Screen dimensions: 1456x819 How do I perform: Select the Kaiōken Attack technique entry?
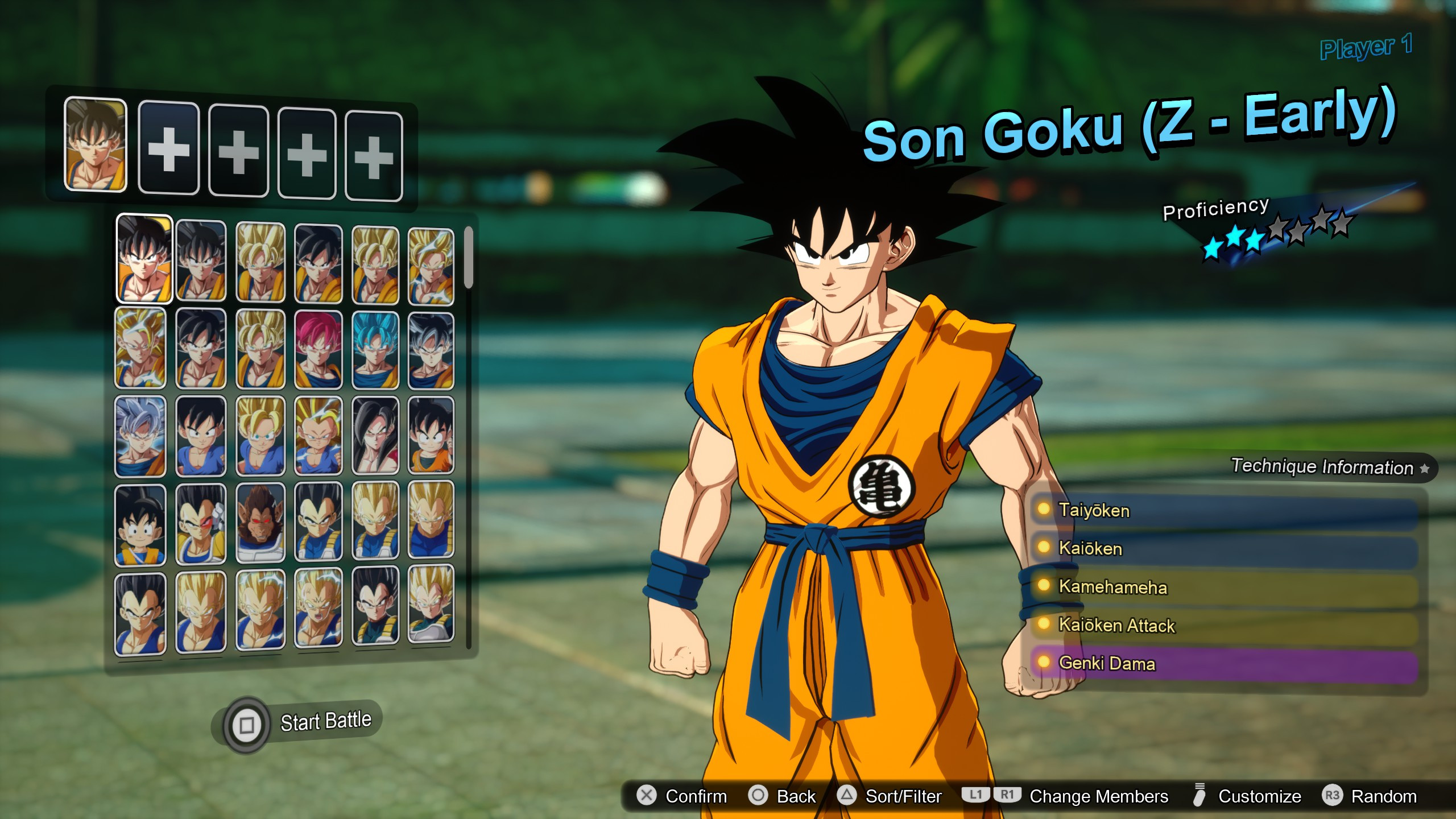point(1223,626)
